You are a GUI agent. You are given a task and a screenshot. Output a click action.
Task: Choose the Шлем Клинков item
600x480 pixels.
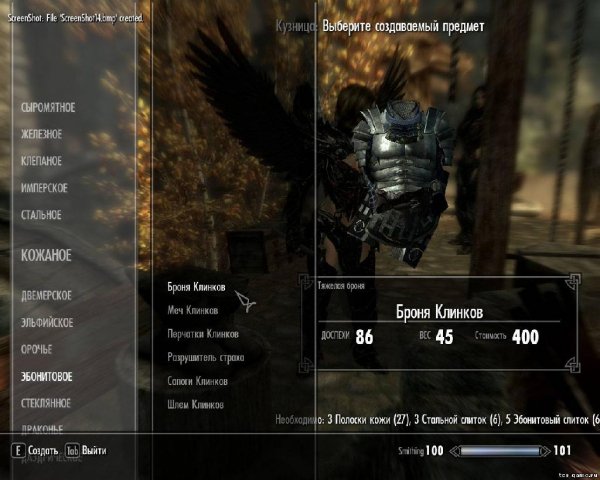click(195, 405)
